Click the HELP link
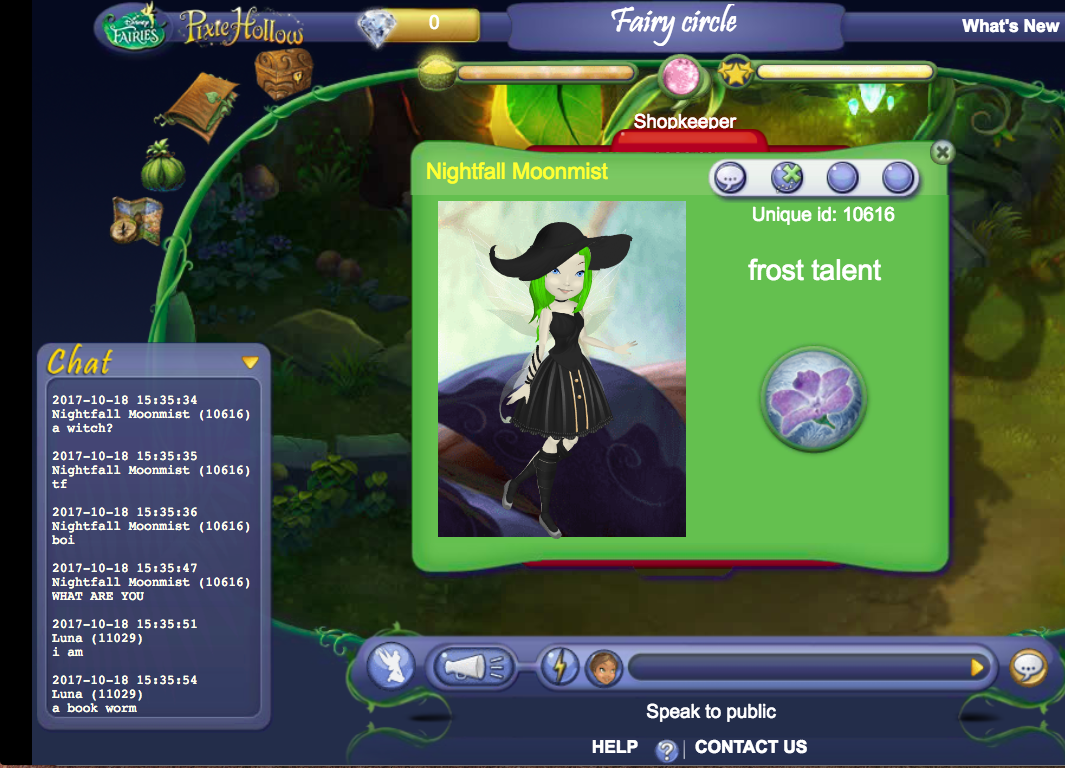1065x768 pixels. (614, 747)
